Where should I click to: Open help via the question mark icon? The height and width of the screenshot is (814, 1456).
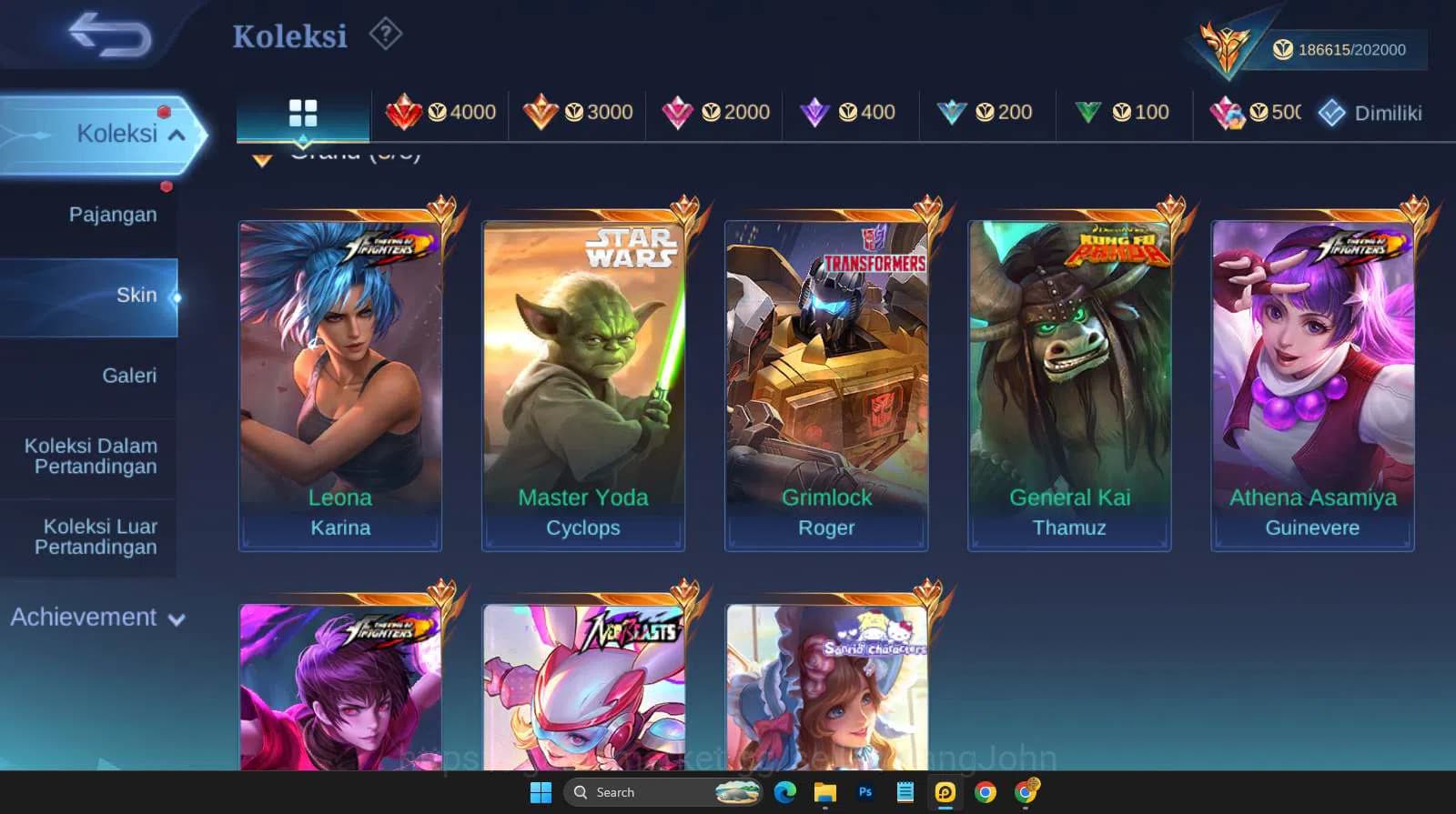(x=386, y=34)
